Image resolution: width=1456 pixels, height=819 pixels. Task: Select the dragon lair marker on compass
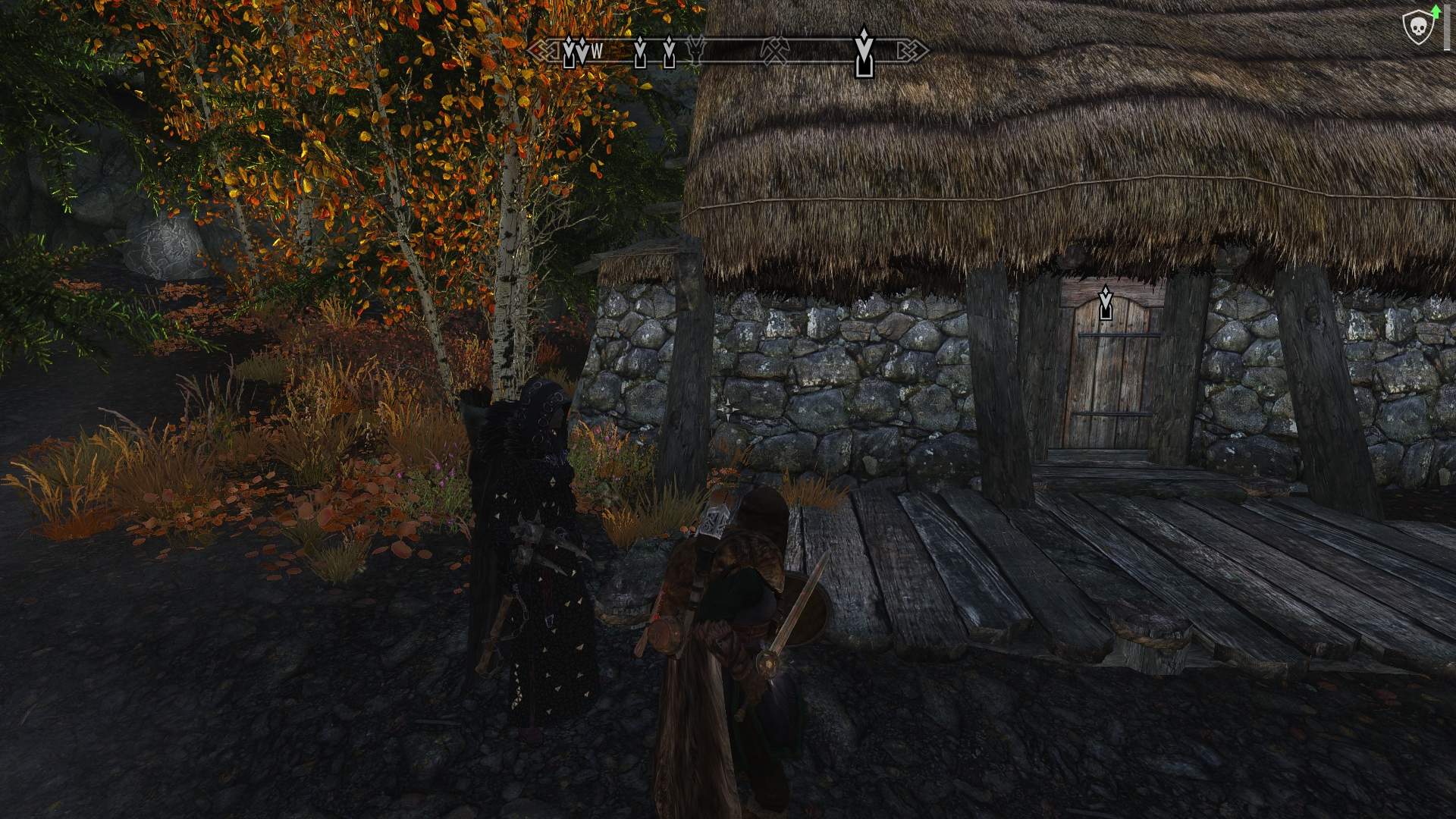click(695, 50)
